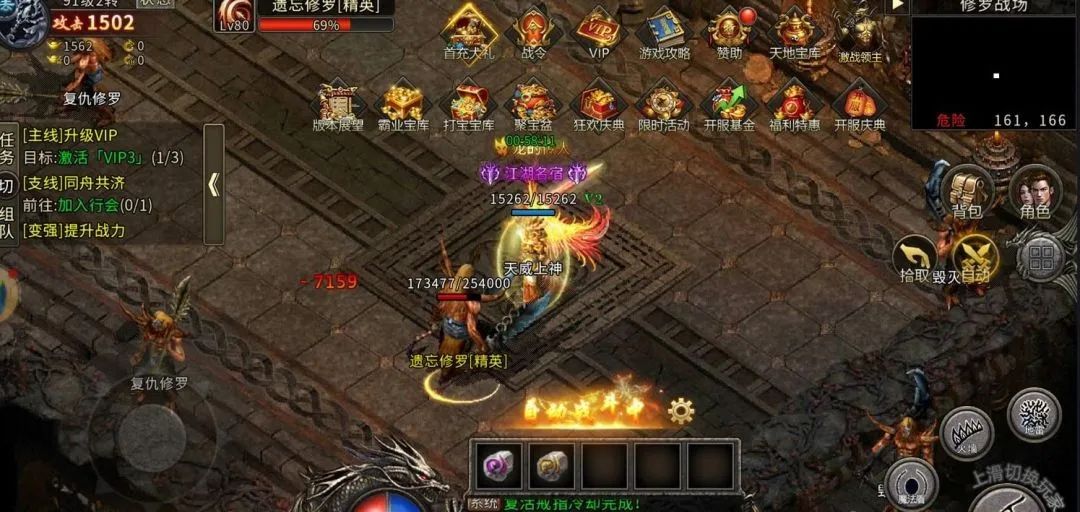Image resolution: width=1080 pixels, height=512 pixels.
Task: Open the 战令 battle pass
Action: click(x=534, y=32)
